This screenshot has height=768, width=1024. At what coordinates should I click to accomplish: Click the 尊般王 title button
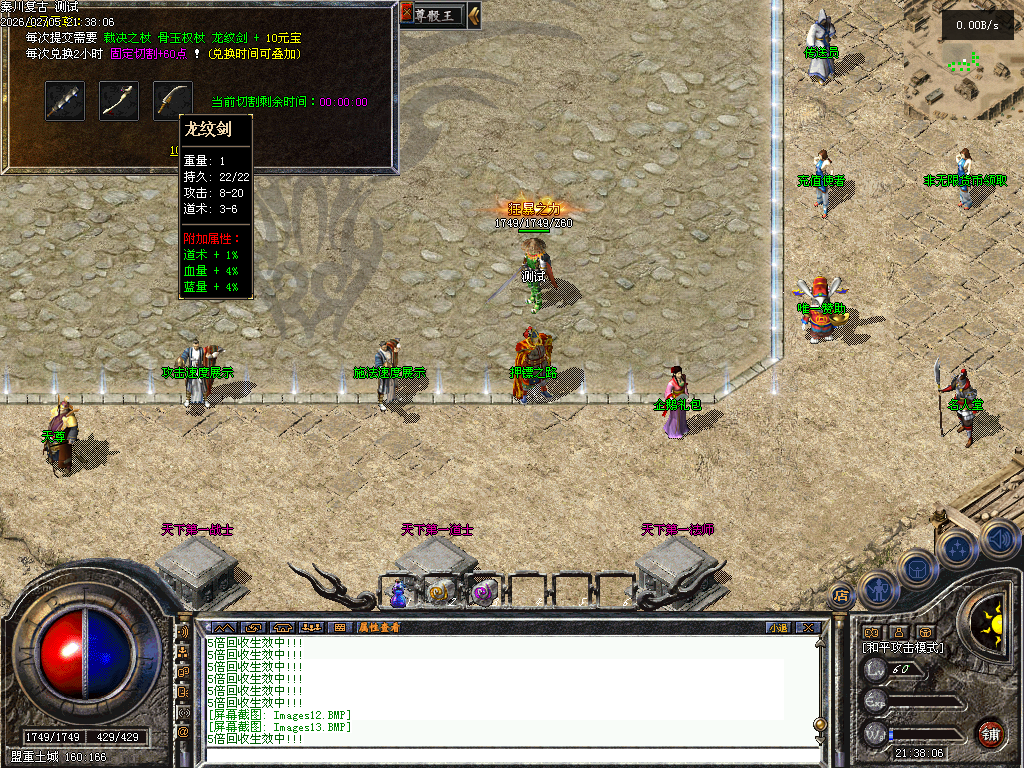(x=438, y=14)
